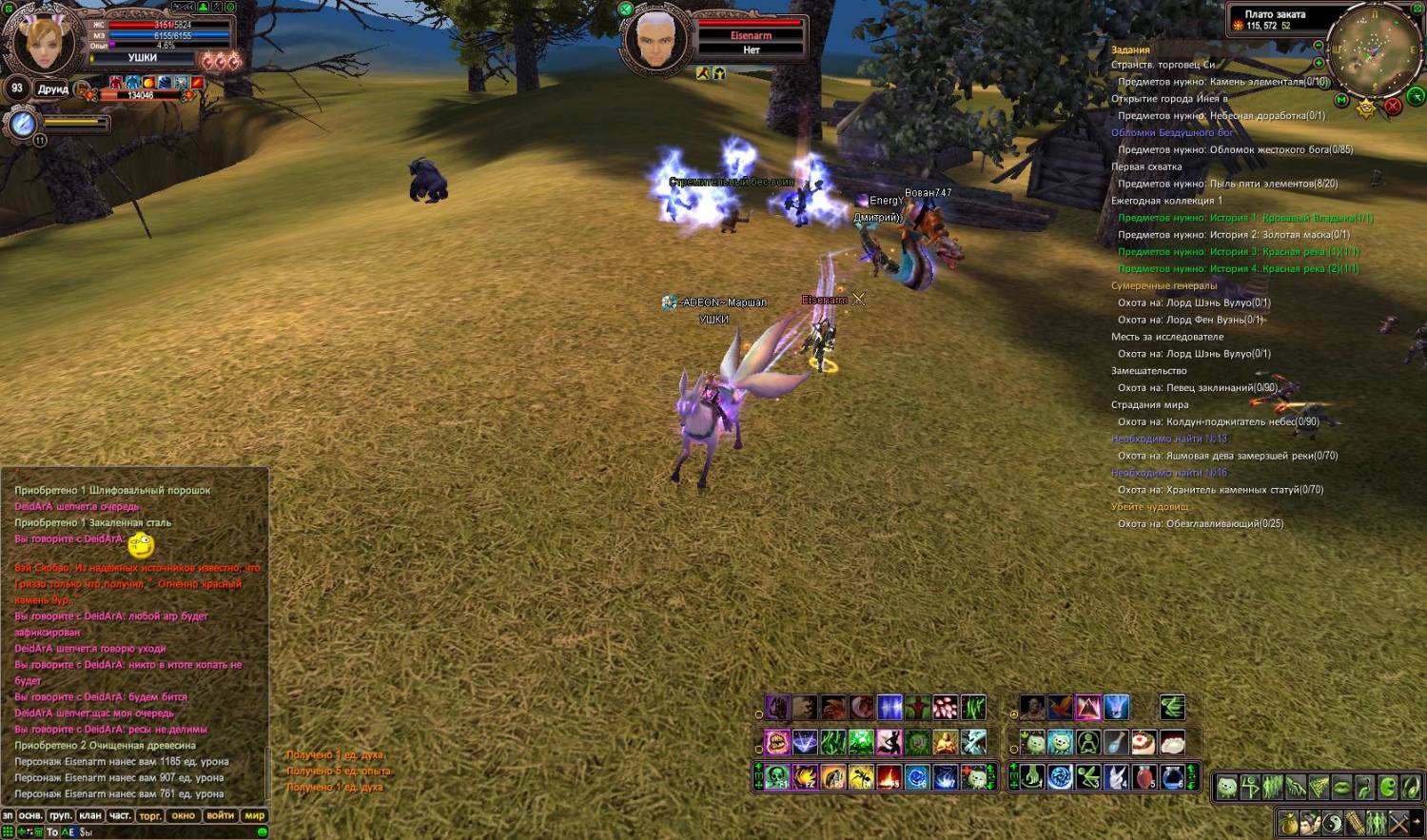This screenshot has width=1427, height=840.
Task: Activate the campfire skill on F5
Action: pyautogui.click(x=889, y=778)
